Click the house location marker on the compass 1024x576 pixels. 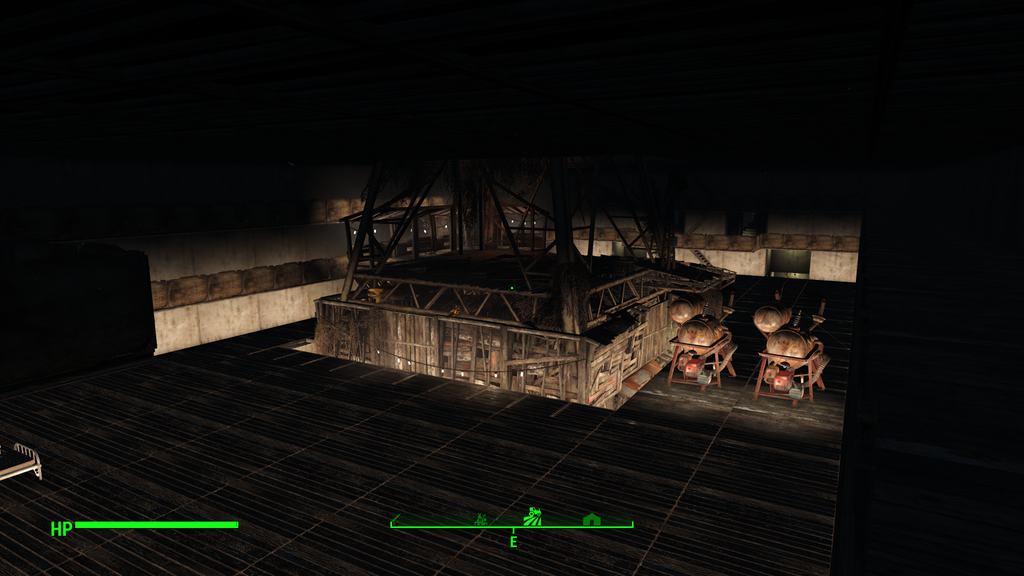(x=591, y=519)
